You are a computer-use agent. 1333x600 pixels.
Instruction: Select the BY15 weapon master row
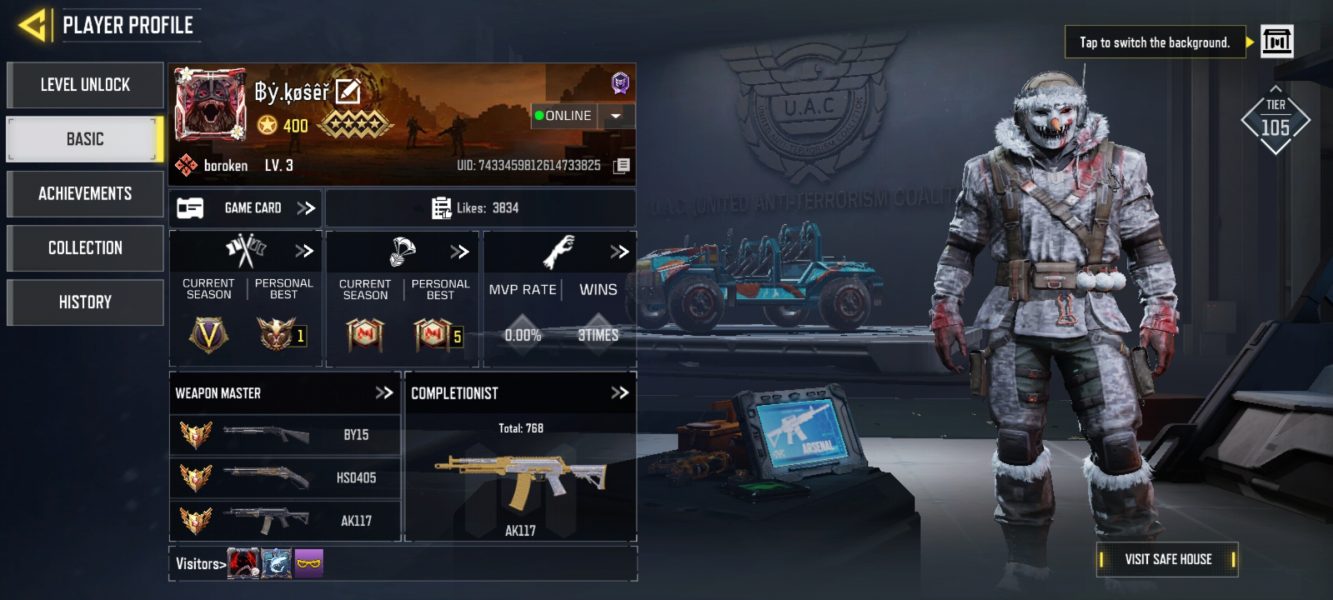tap(285, 435)
